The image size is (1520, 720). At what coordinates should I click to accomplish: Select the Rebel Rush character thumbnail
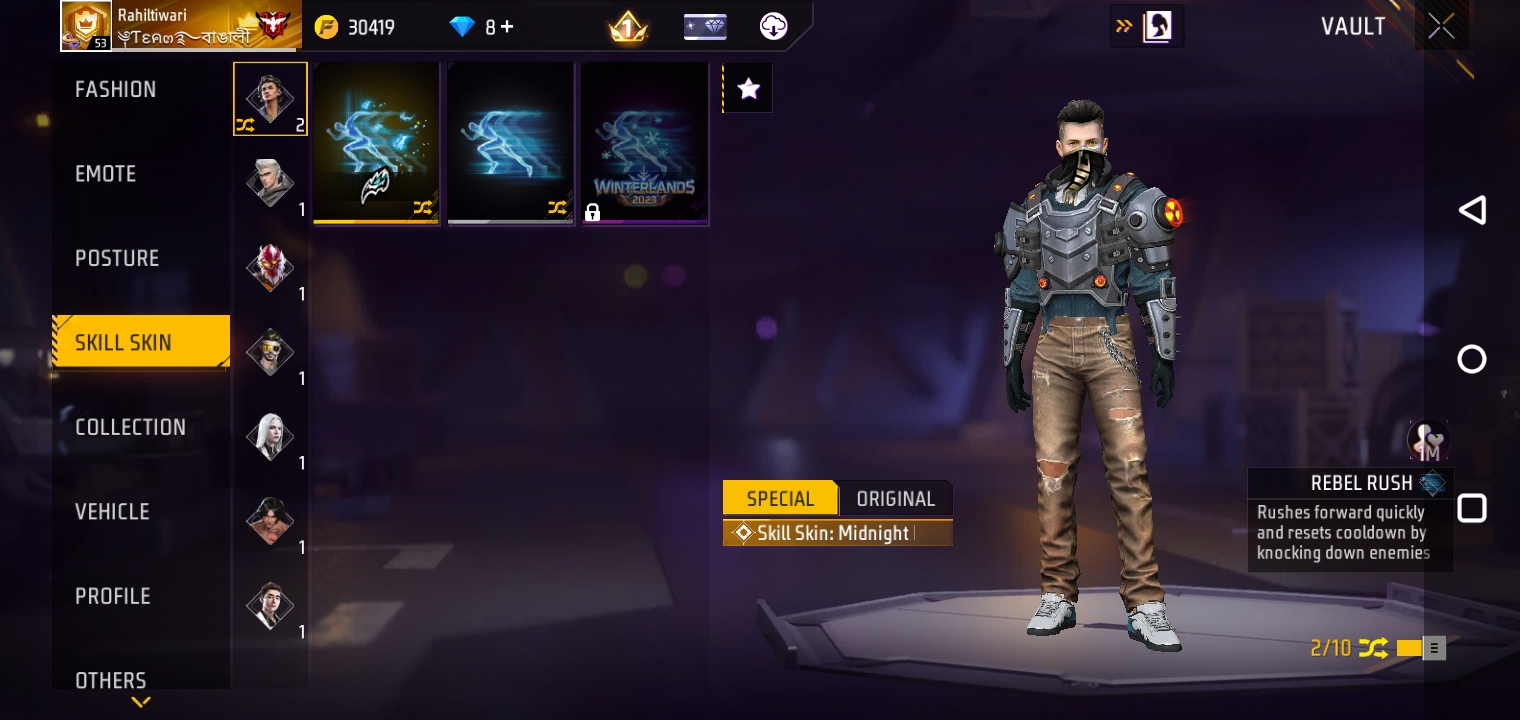coord(1427,440)
